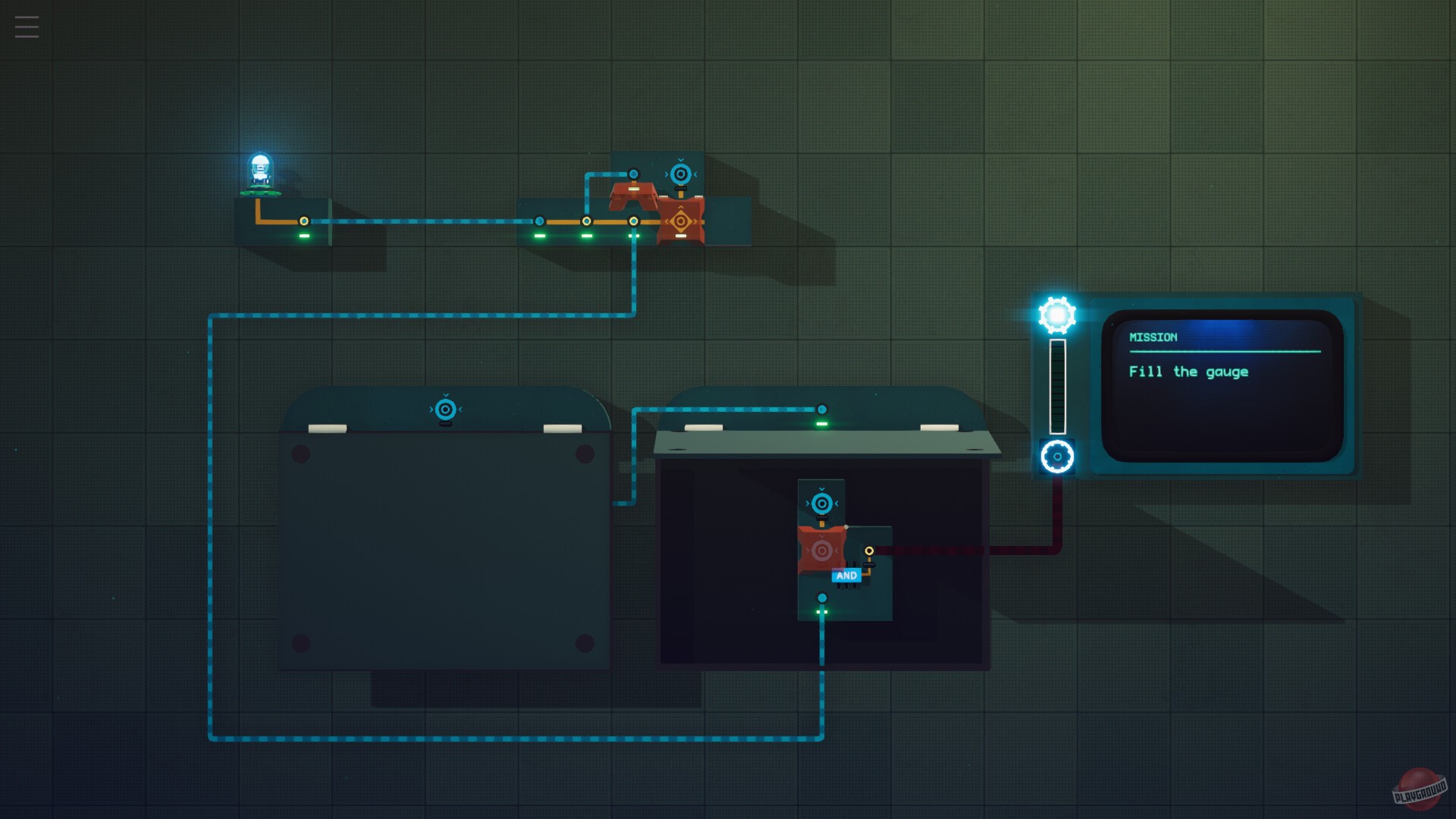Select the glowing light bulb component
This screenshot has width=1456, height=819.
(x=259, y=167)
